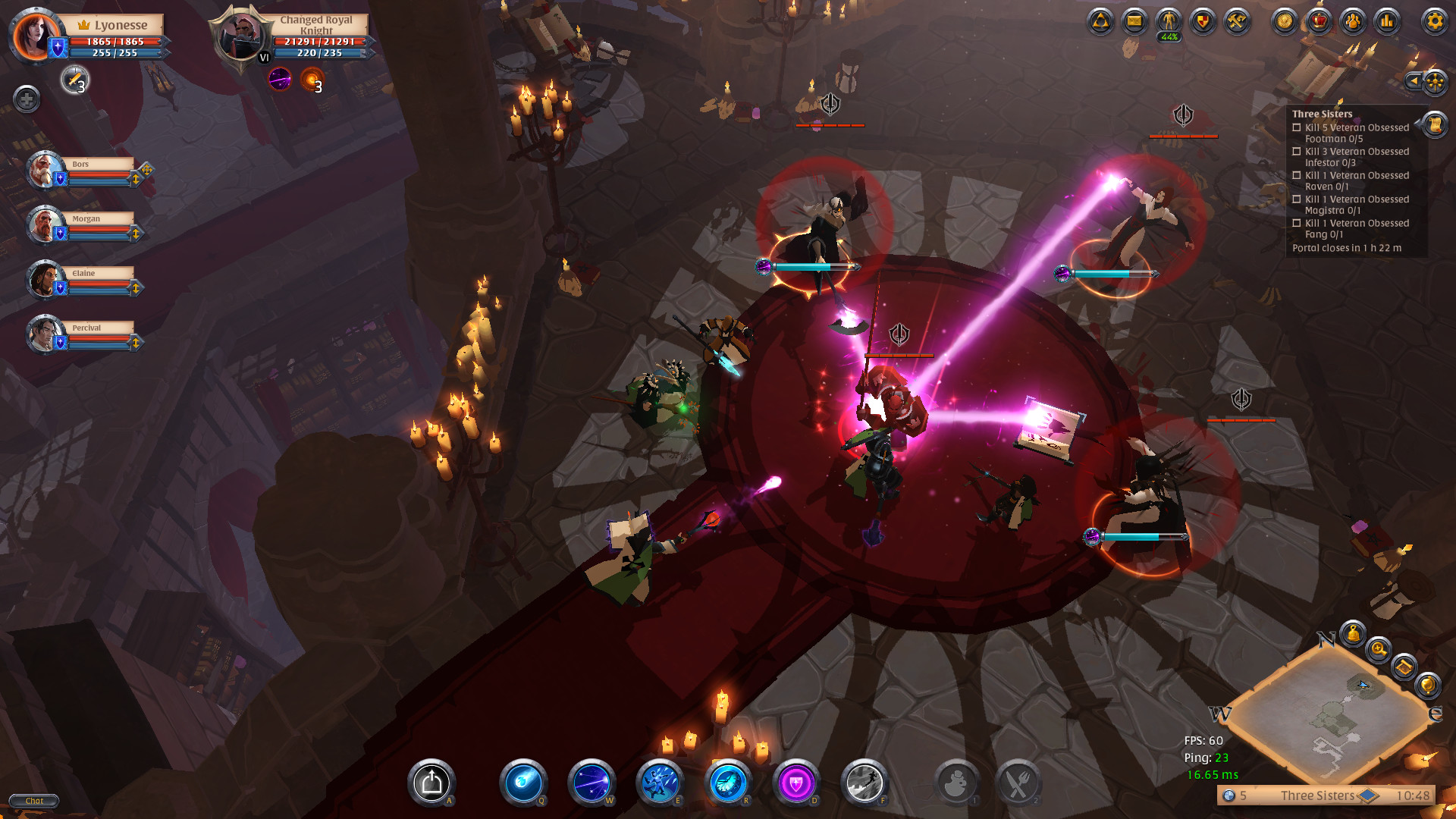Expand the plus panel below Lyonesse portrait

27,97
